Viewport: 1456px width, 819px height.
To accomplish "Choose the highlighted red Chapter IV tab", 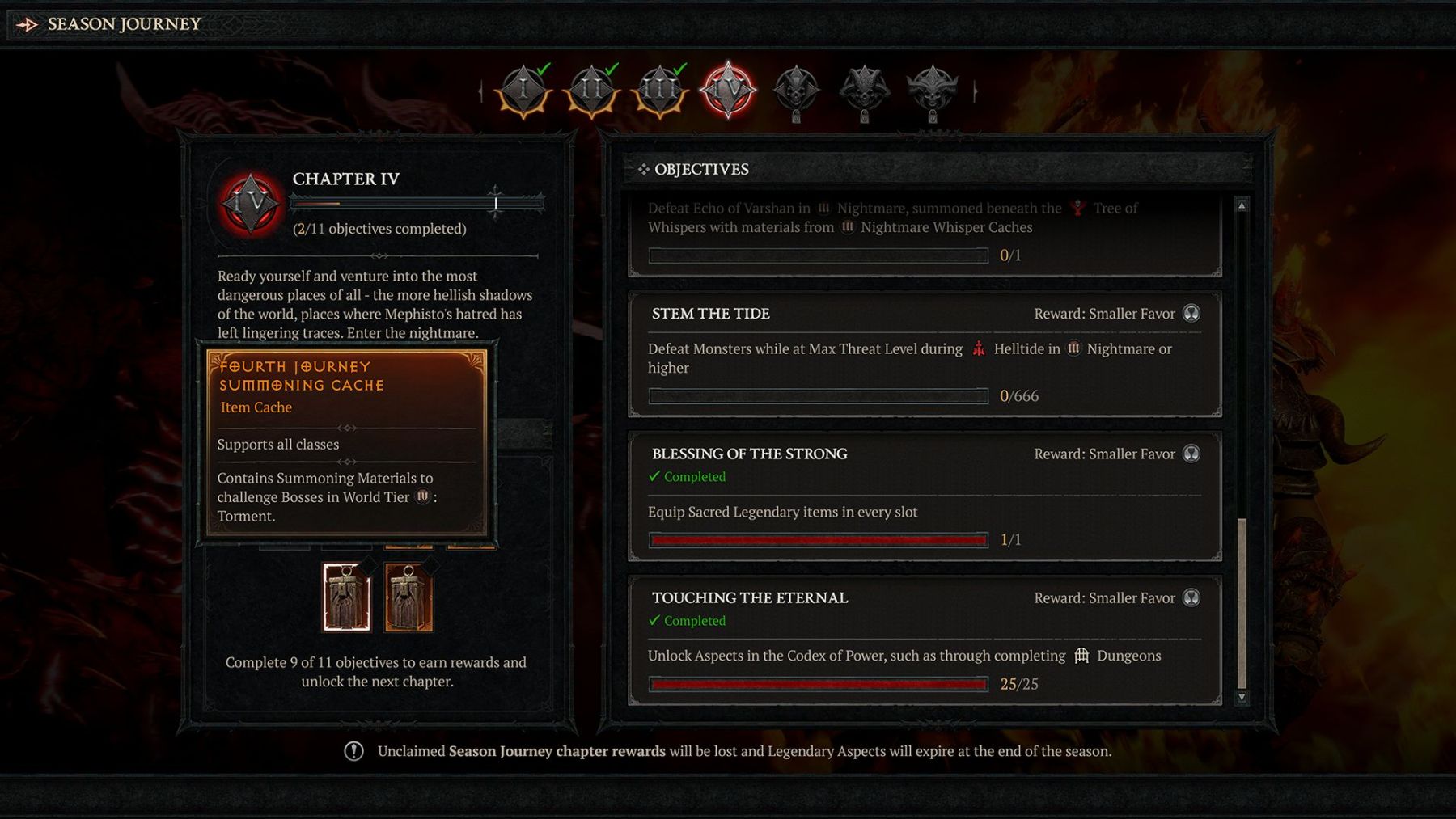I will 728,91.
